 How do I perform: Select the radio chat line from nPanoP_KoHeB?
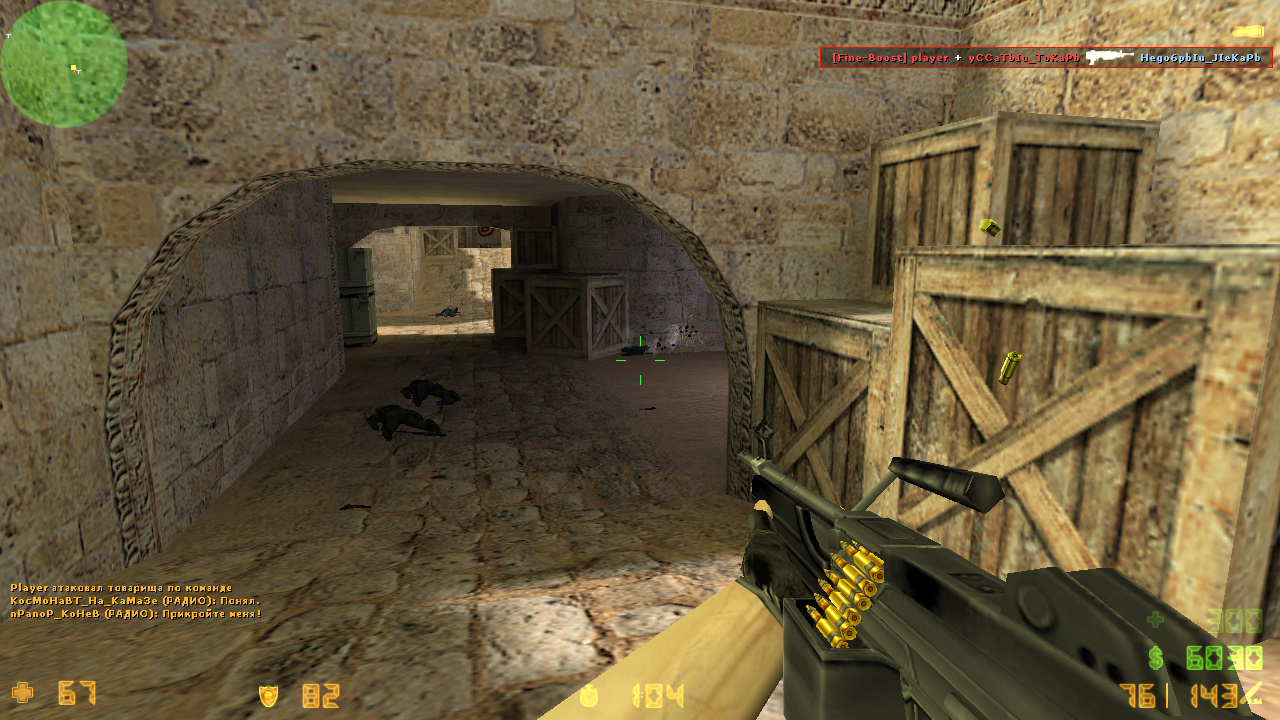point(136,613)
